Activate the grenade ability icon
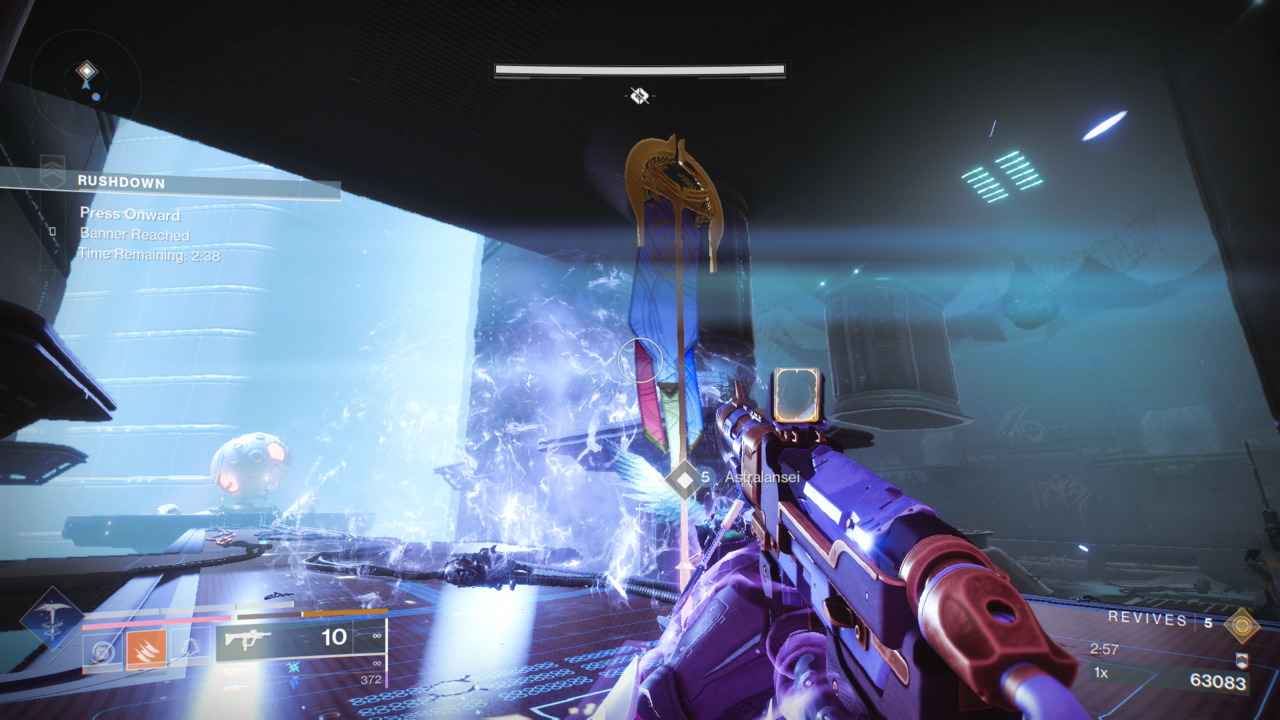Image resolution: width=1280 pixels, height=720 pixels. click(x=102, y=651)
